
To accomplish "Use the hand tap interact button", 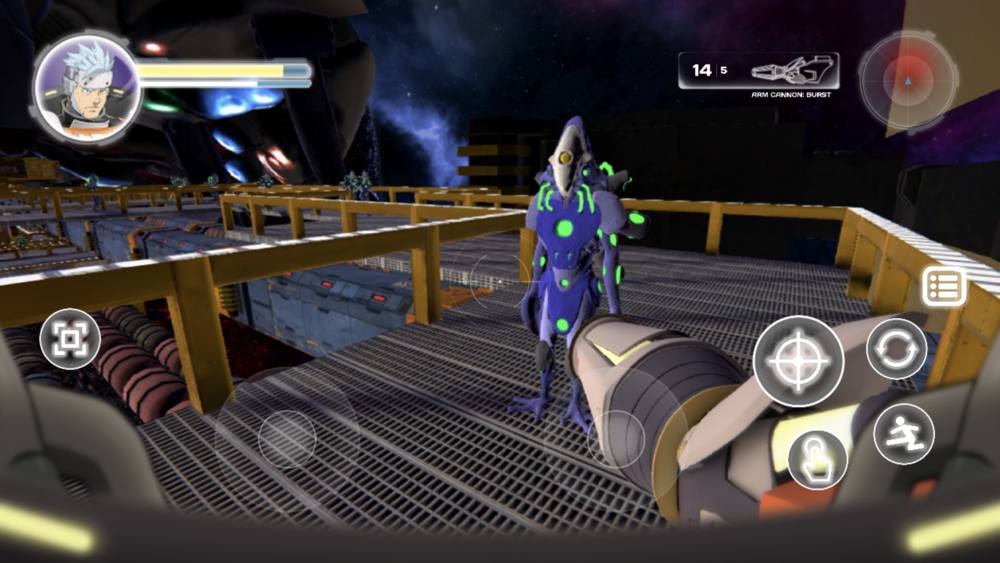I will point(817,460).
